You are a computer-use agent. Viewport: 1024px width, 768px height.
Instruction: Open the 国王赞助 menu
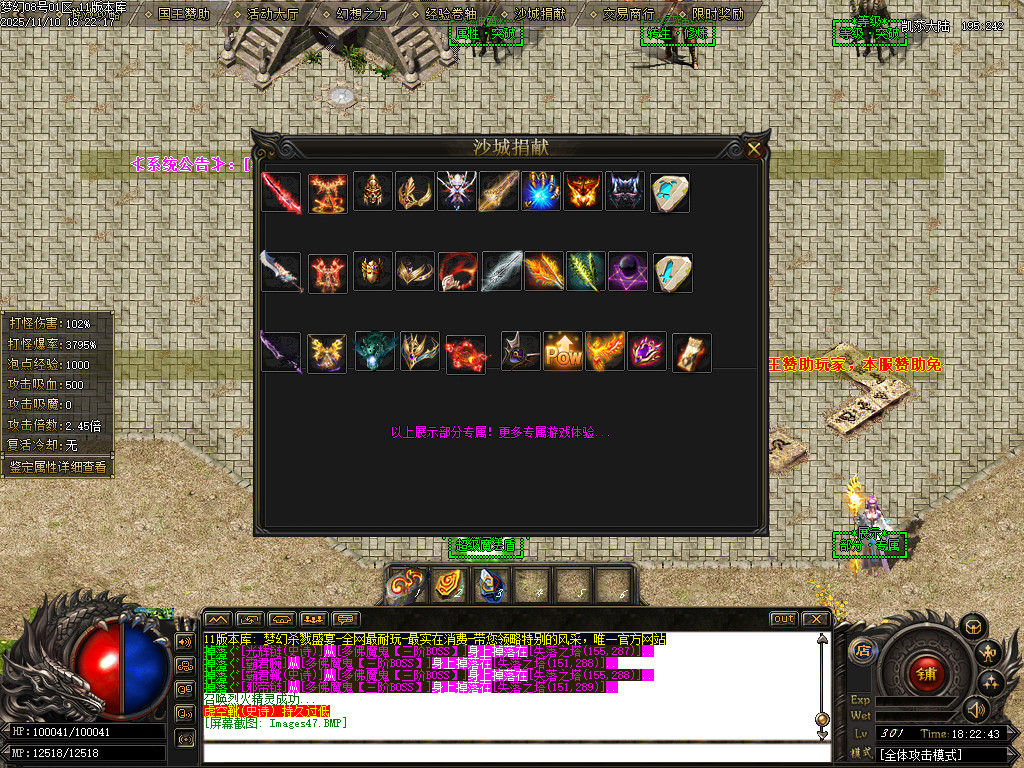coord(183,14)
